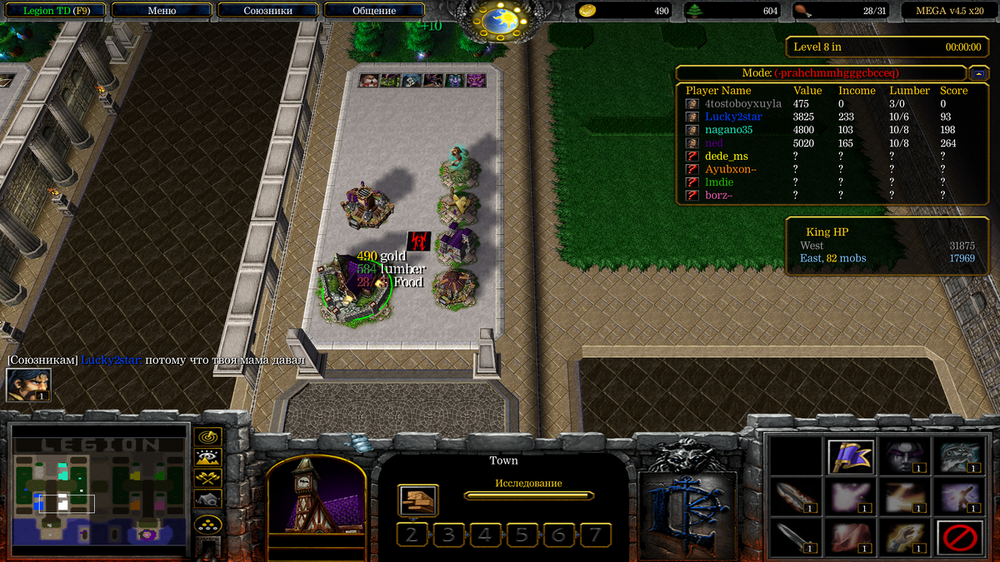
Task: Toggle the crossed axes ally color button
Action: pos(208,478)
